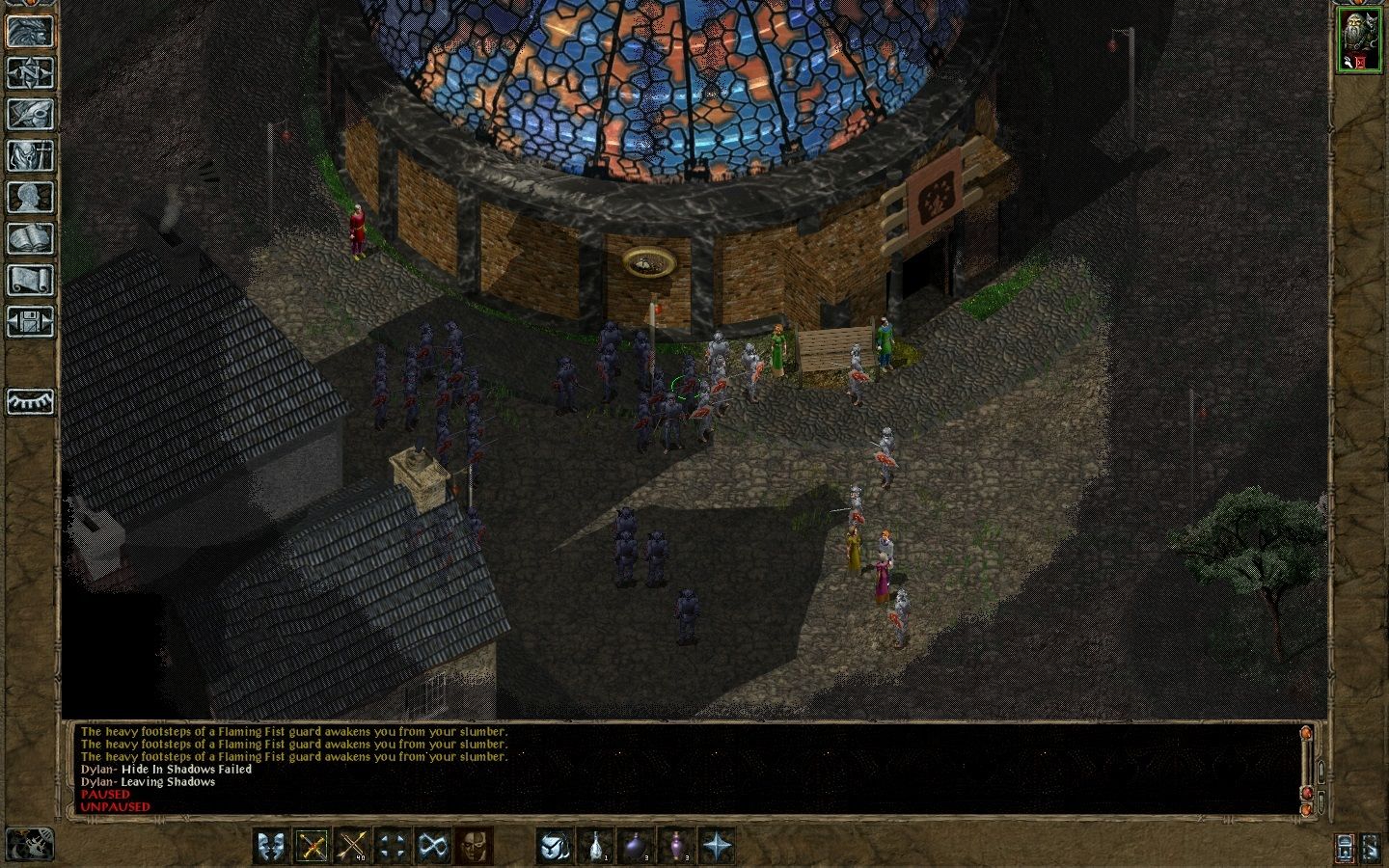Open the inventory screen
Screen dimensions: 1389x868
[30, 155]
